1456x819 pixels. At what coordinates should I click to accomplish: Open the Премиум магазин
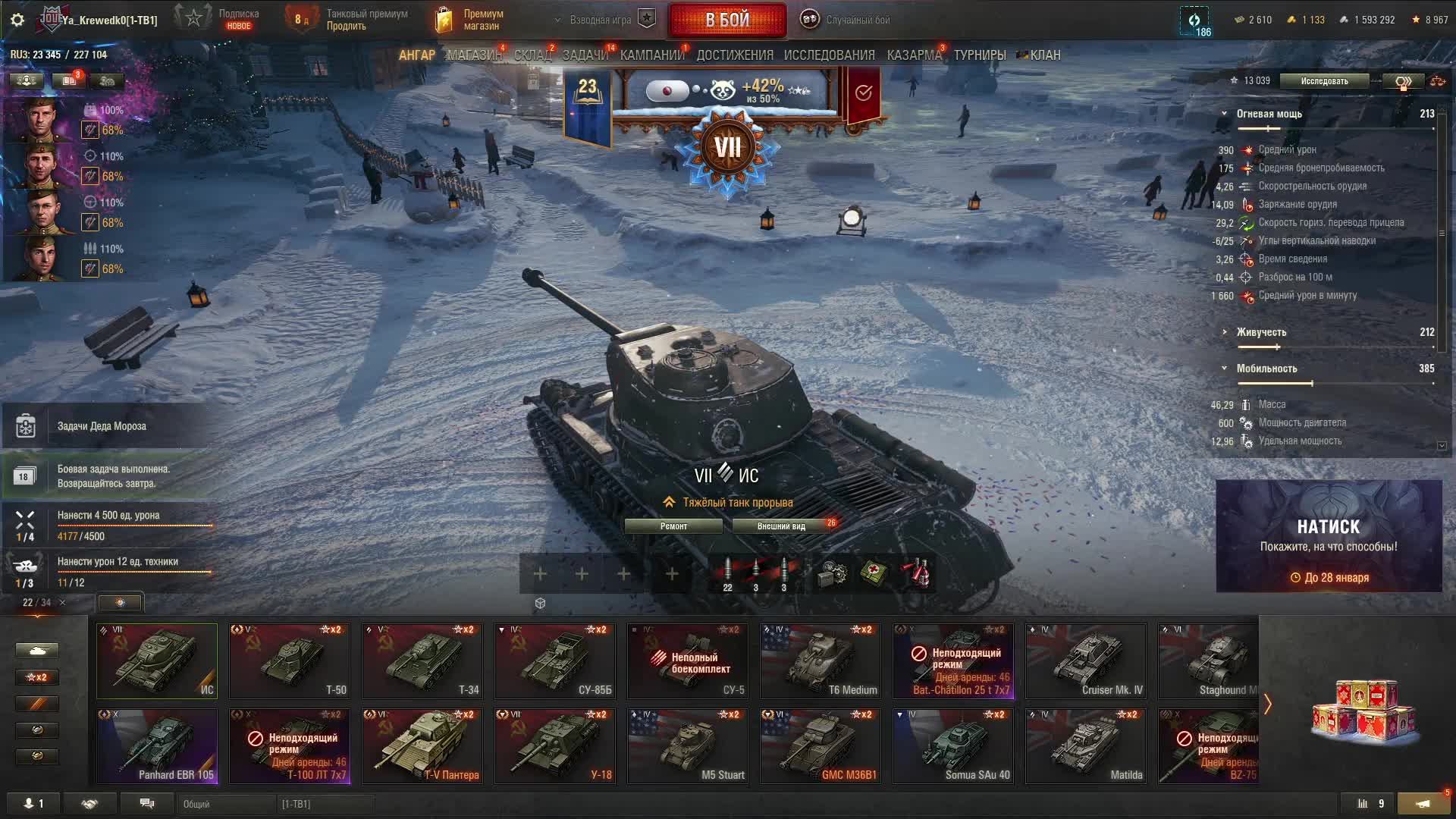[470, 20]
